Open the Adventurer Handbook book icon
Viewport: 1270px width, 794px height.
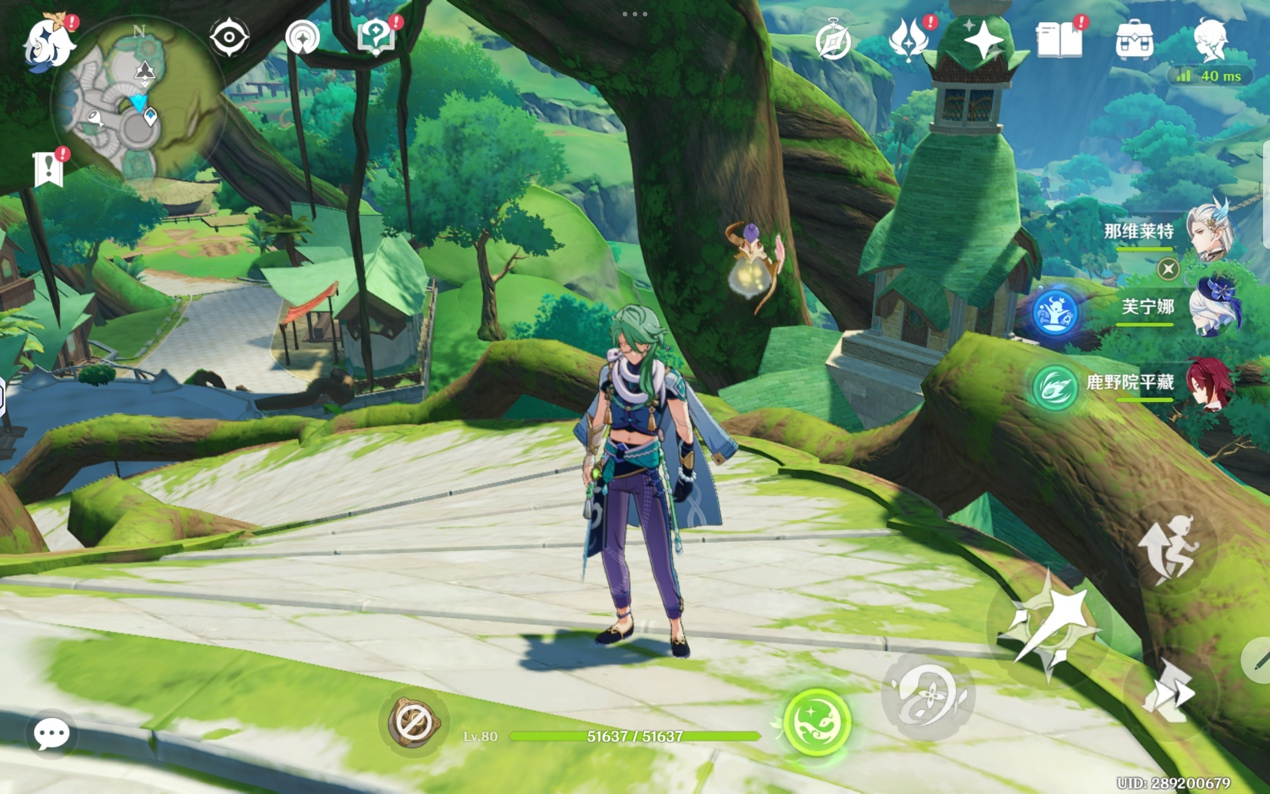1059,40
